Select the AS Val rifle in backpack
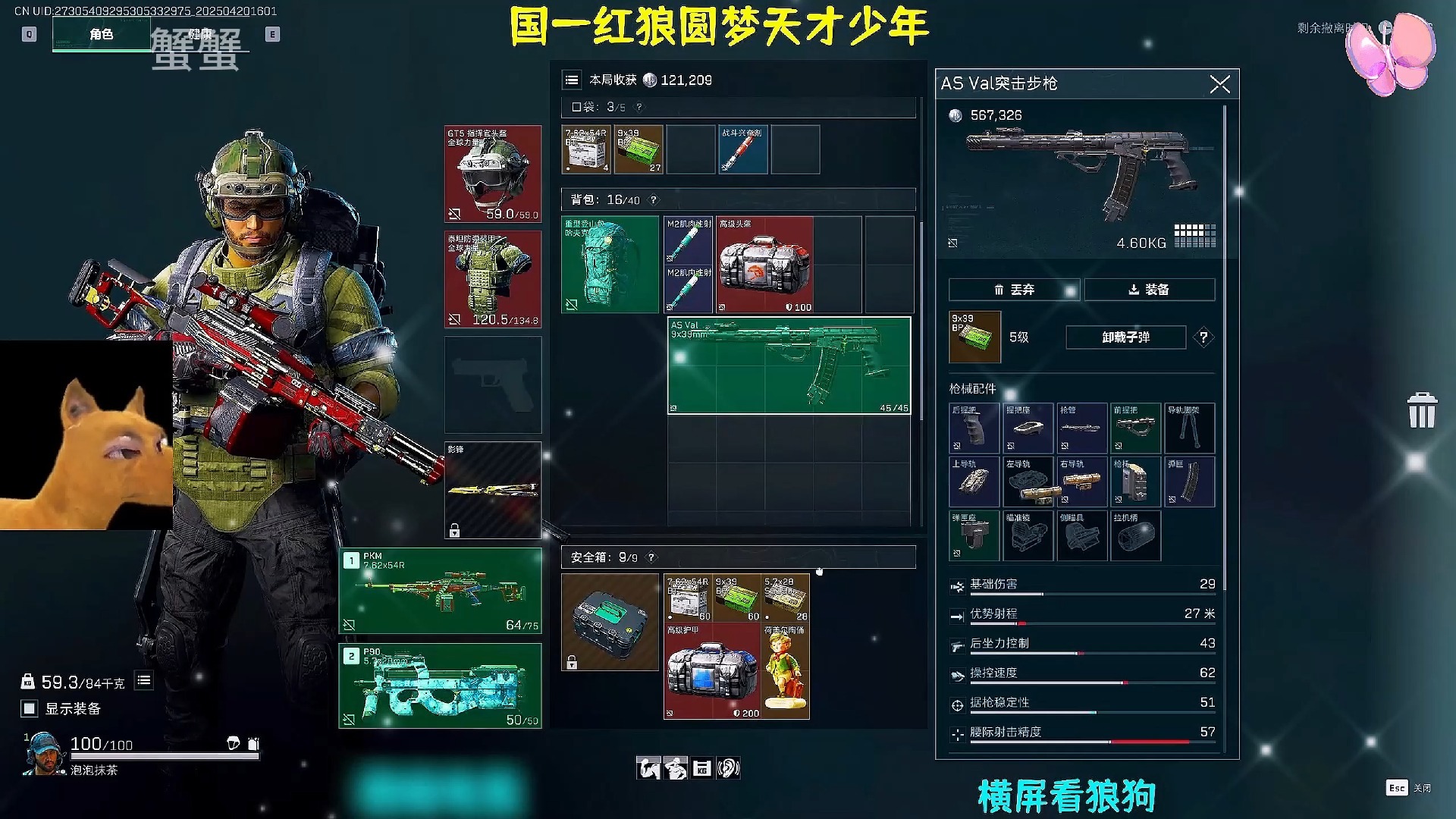This screenshot has width=1456, height=819. 789,366
